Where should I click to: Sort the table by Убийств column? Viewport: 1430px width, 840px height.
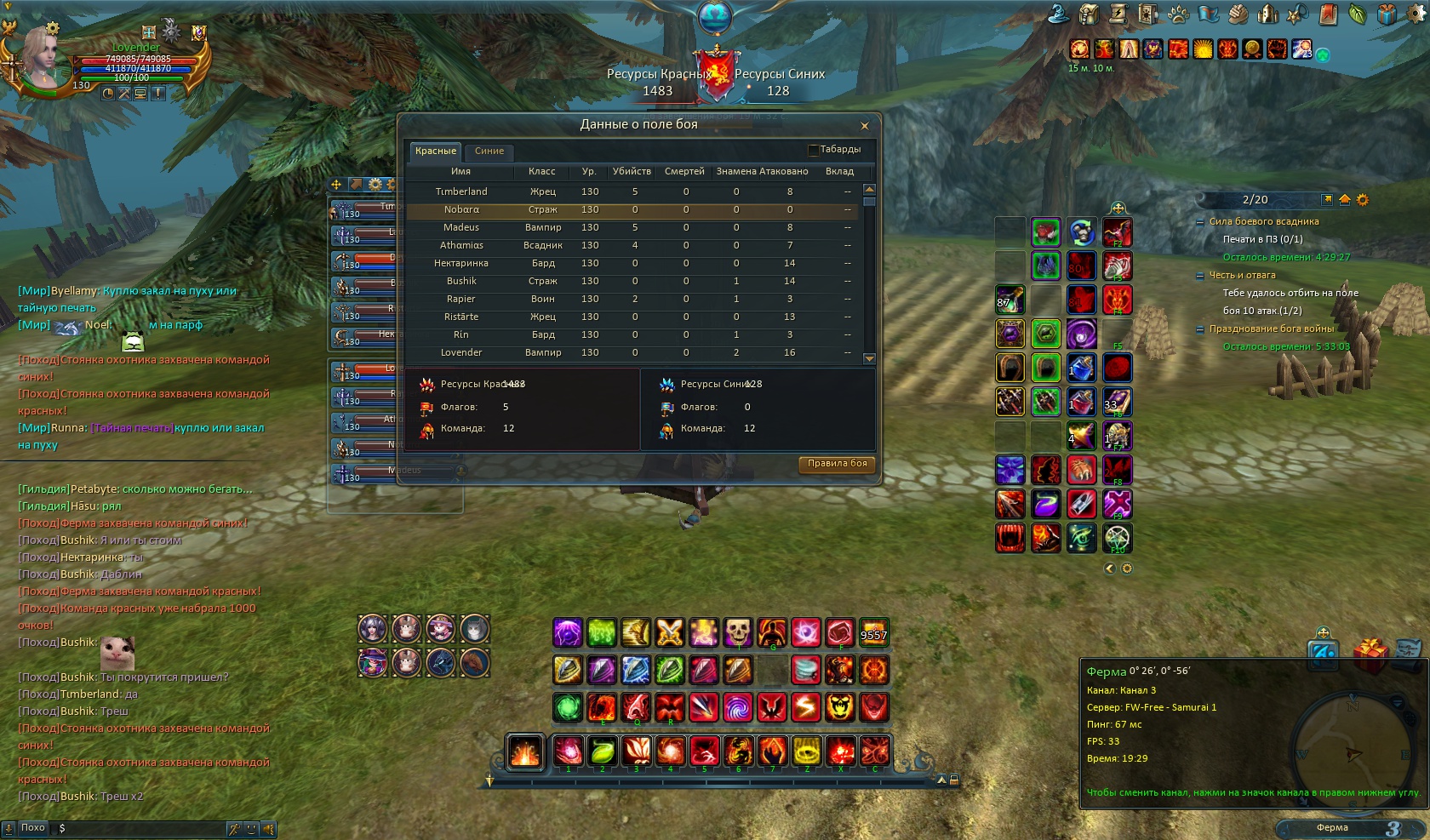click(x=632, y=172)
